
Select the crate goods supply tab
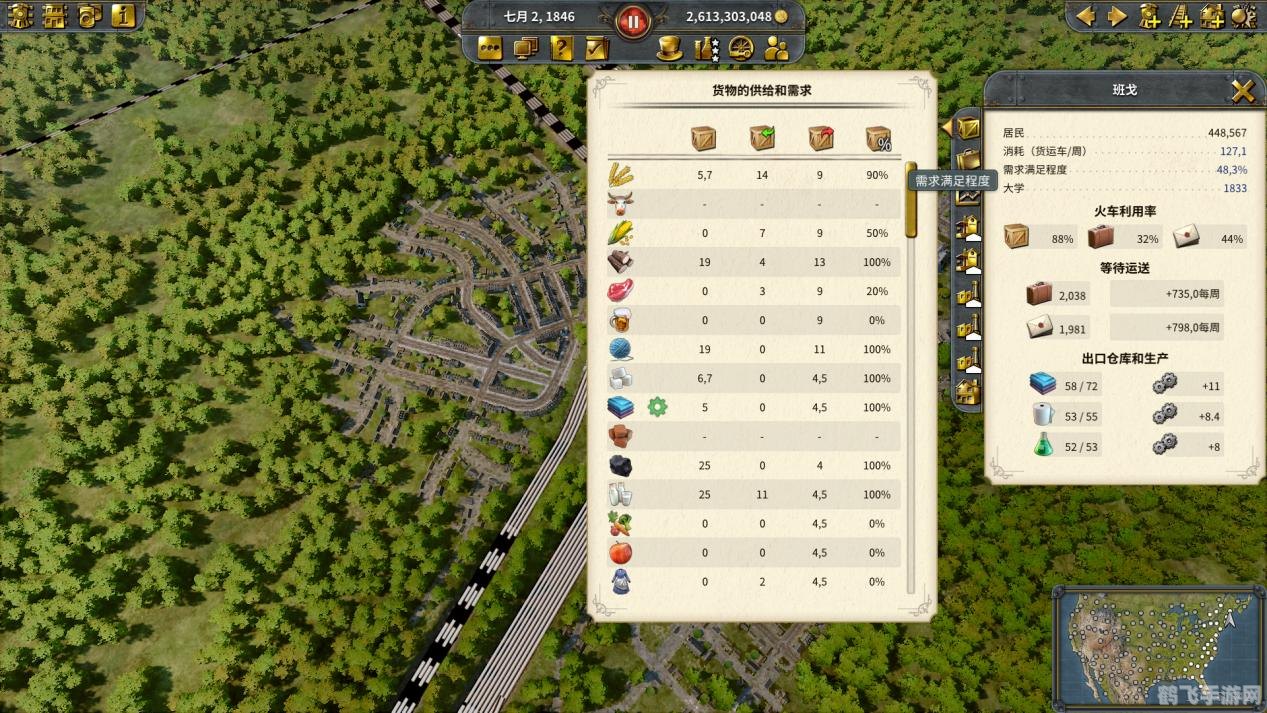(967, 128)
